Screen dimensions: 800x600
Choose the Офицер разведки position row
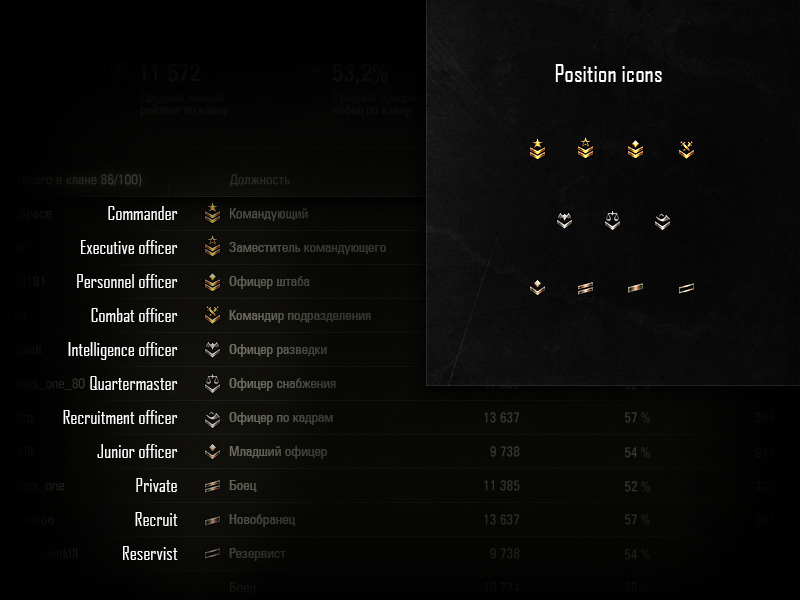[x=277, y=350]
